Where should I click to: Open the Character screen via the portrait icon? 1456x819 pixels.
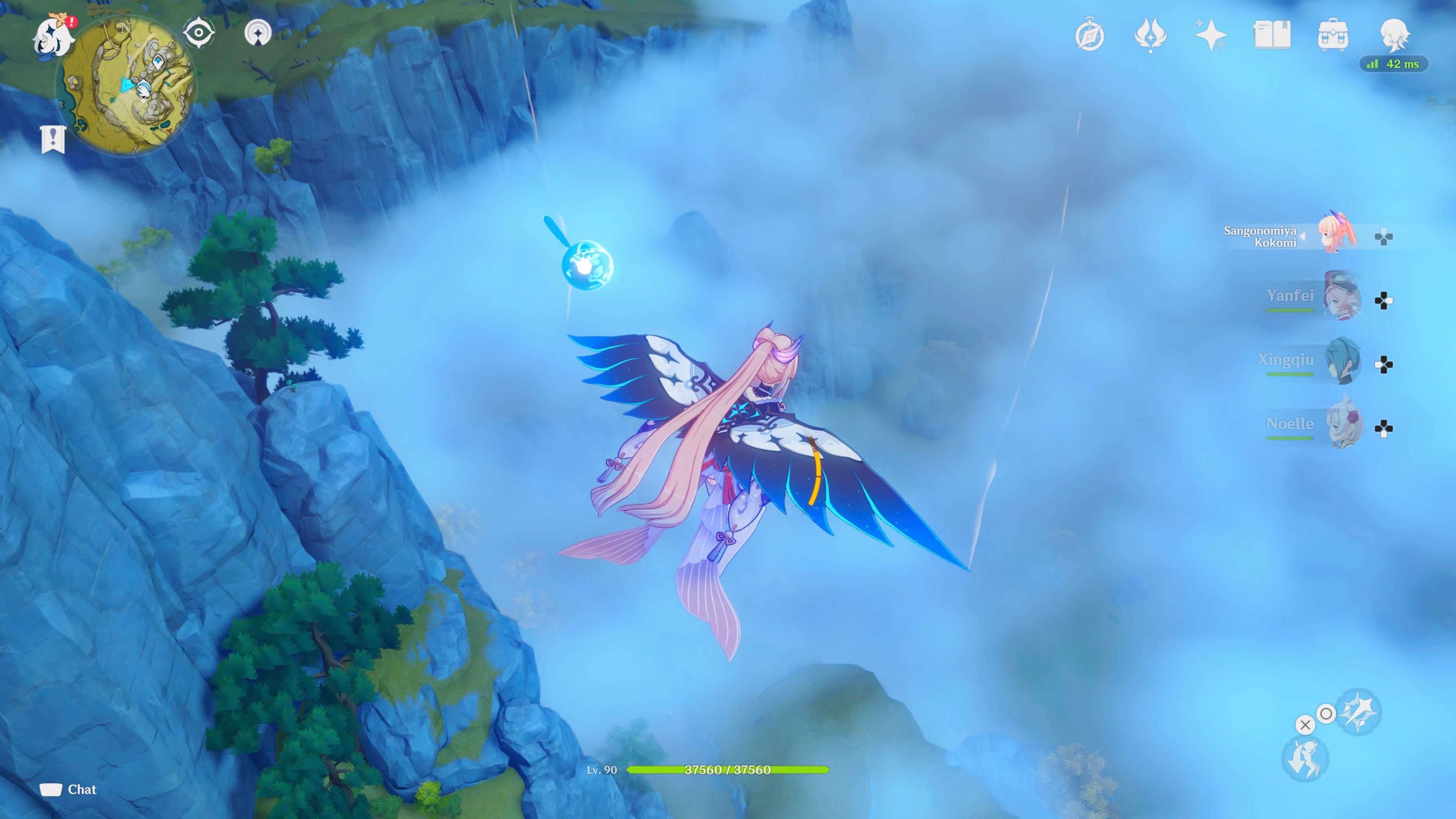click(1393, 35)
